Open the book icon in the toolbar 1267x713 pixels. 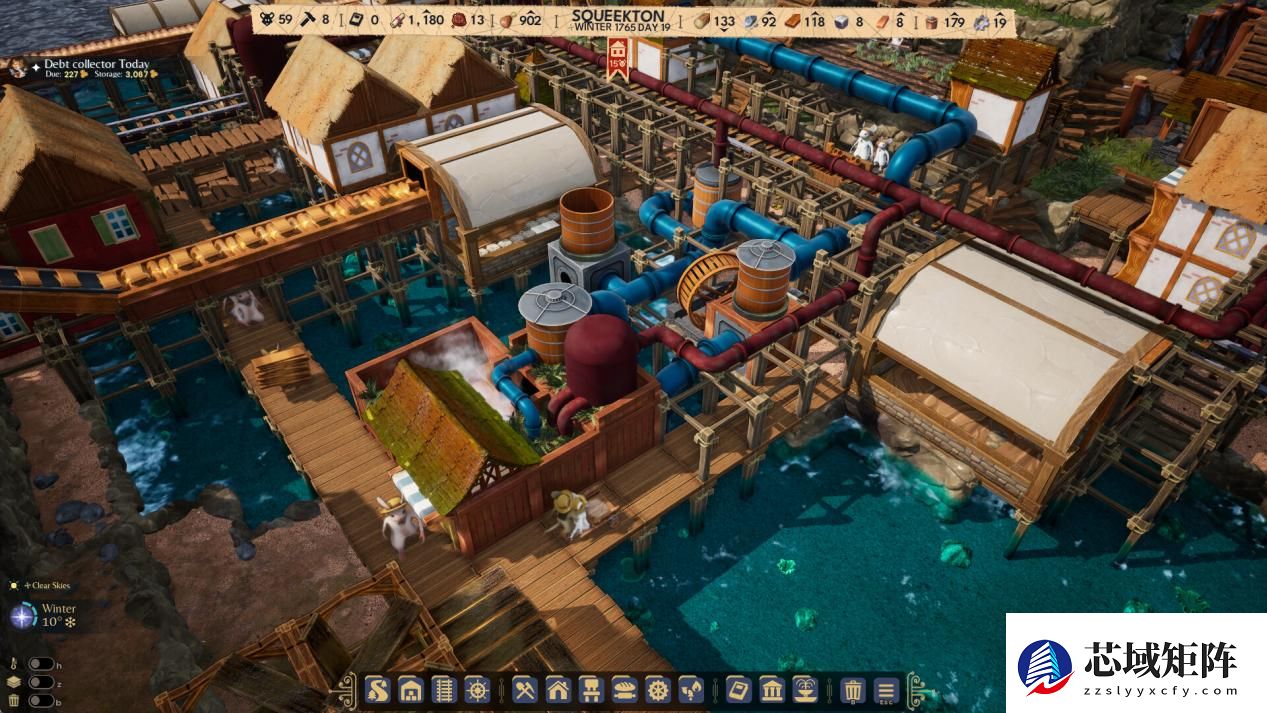click(x=737, y=689)
